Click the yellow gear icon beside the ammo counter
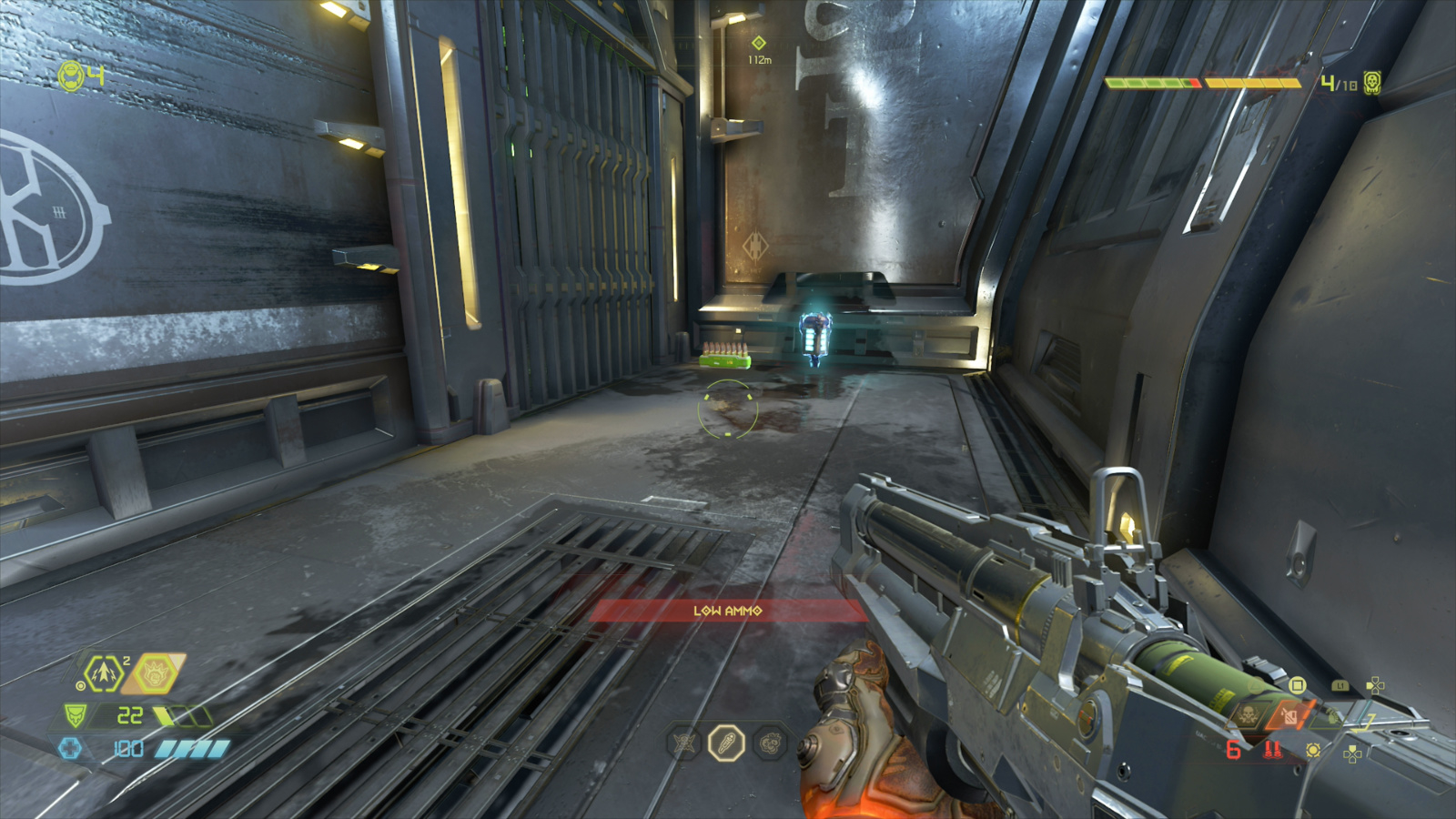This screenshot has width=1456, height=819. tap(1313, 750)
